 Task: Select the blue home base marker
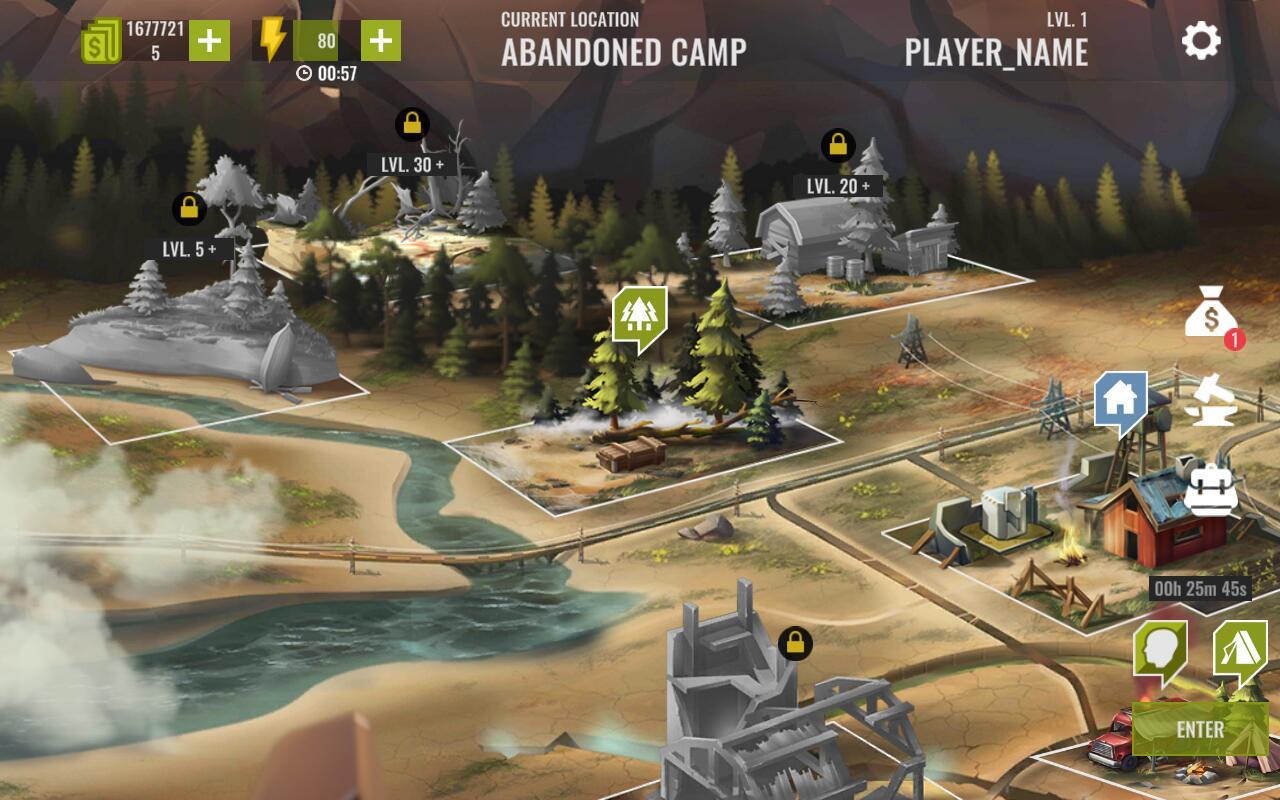point(1119,399)
